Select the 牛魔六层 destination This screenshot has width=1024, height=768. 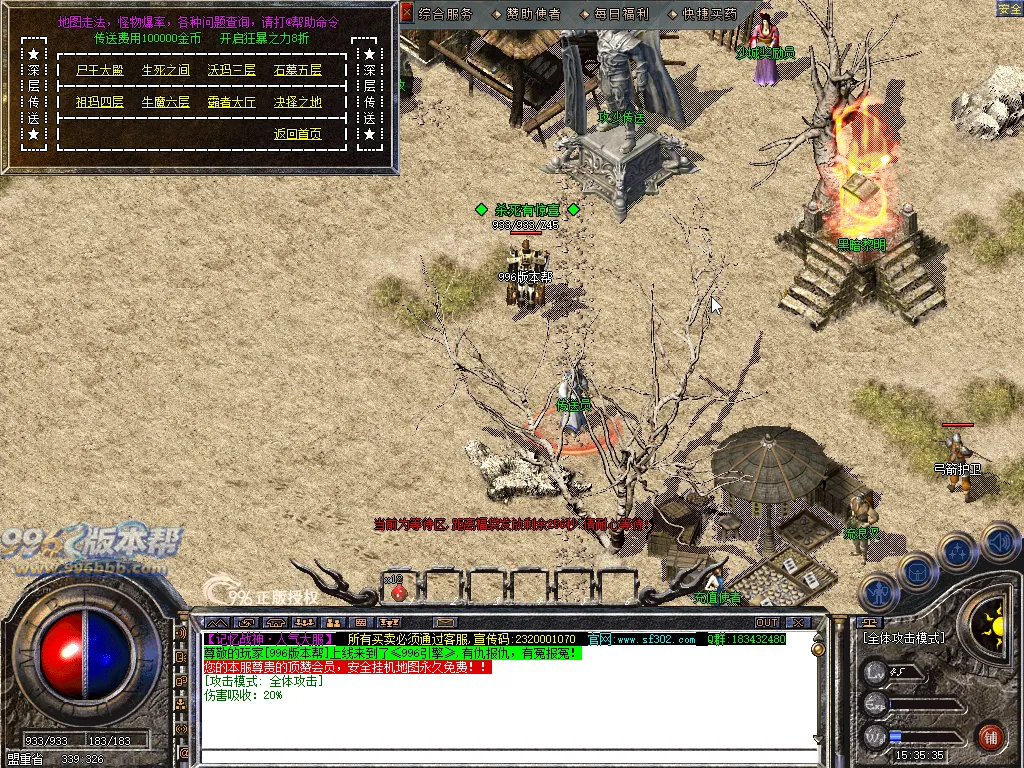click(165, 102)
